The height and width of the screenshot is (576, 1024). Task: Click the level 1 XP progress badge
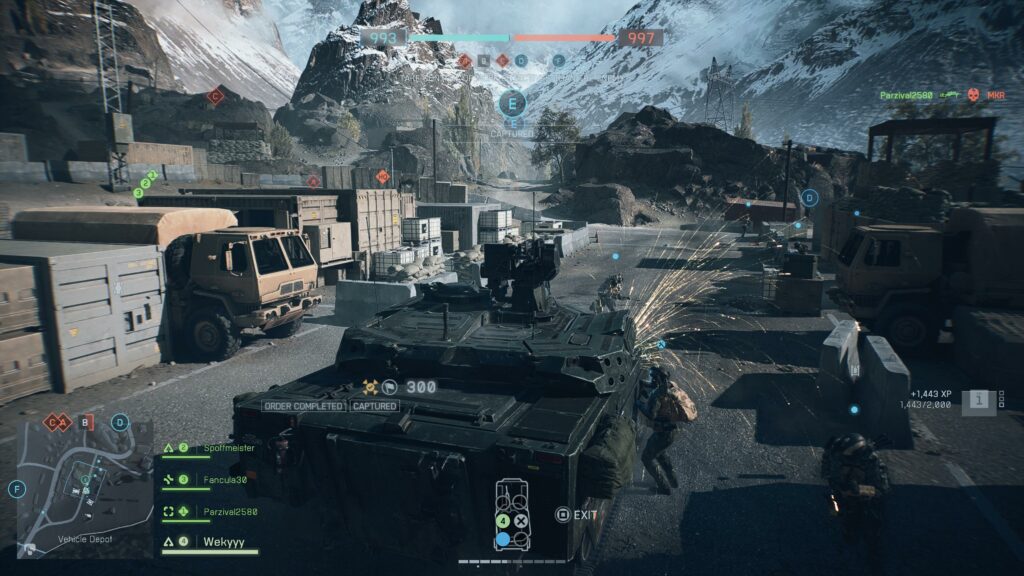pyautogui.click(x=980, y=400)
